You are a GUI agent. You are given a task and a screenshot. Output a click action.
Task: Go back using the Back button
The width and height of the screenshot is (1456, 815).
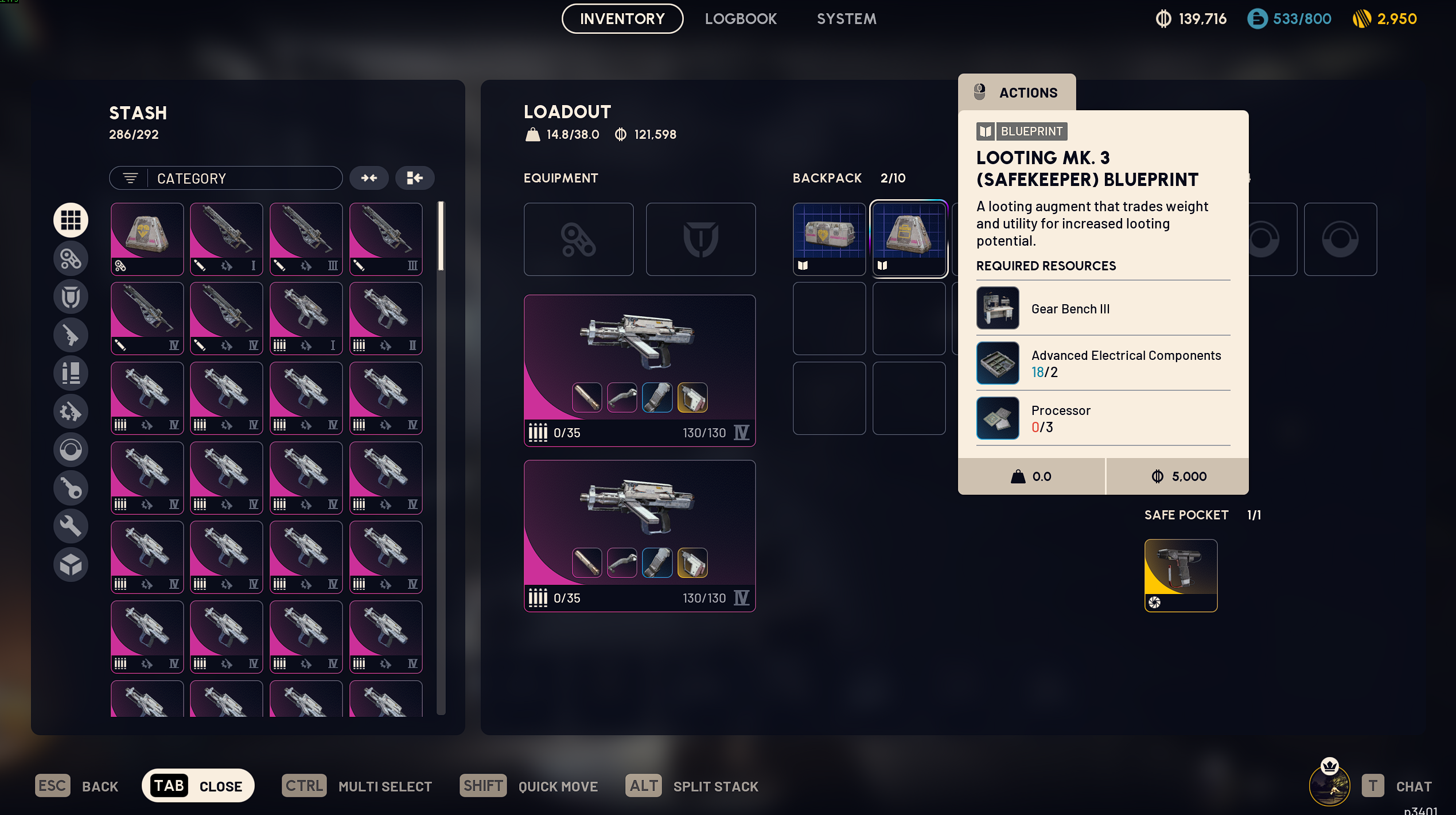point(77,786)
